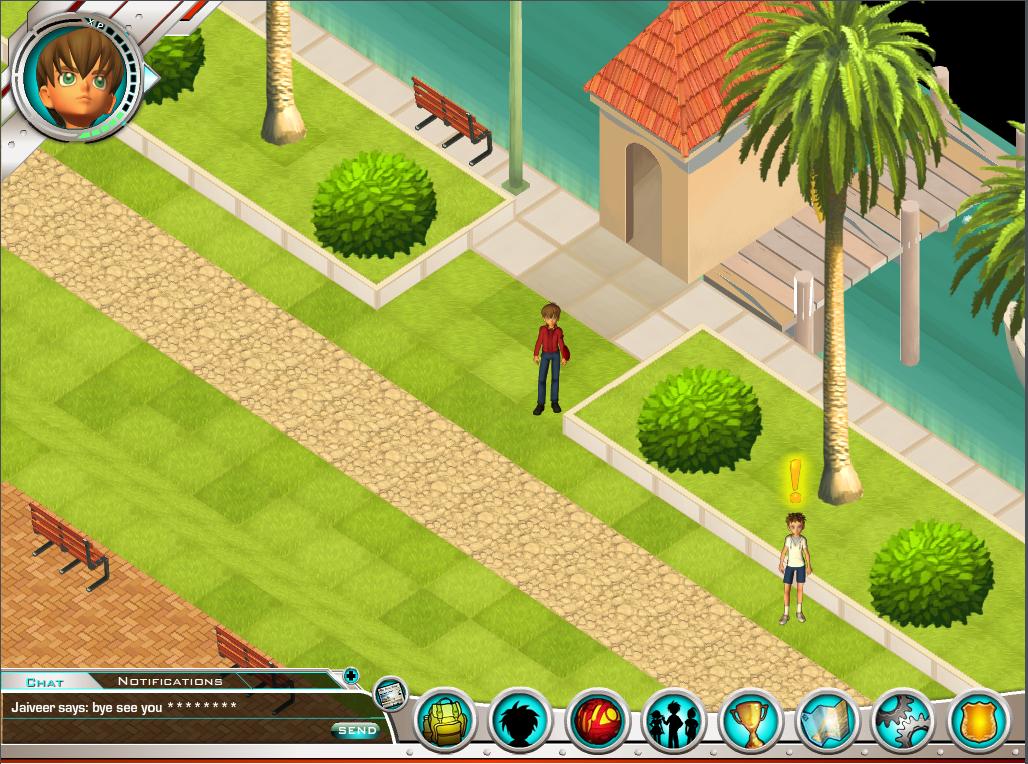Click the Send chat button
1028x764 pixels.
coord(356,731)
